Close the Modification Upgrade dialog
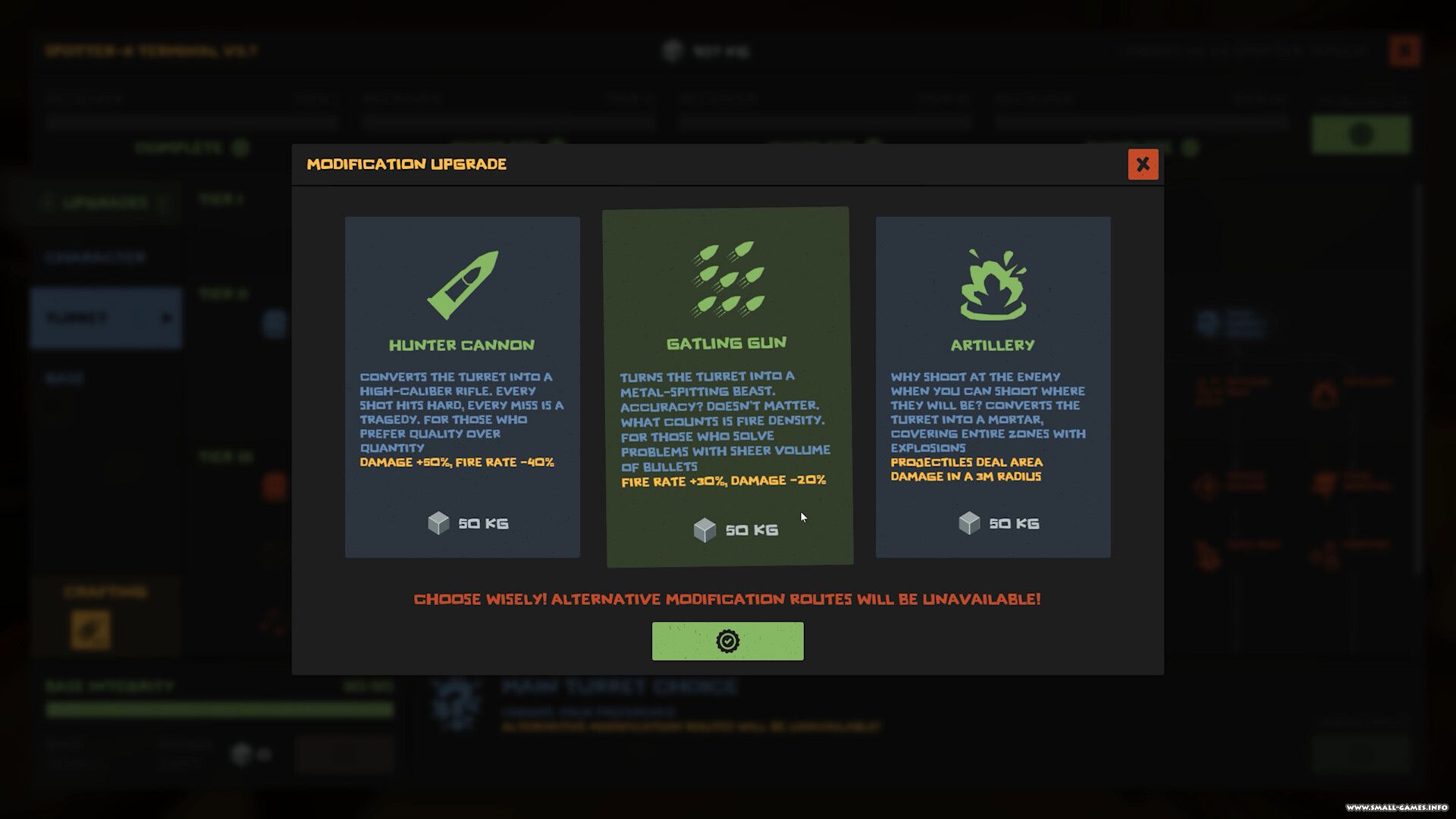This screenshot has width=1456, height=819. [x=1143, y=165]
